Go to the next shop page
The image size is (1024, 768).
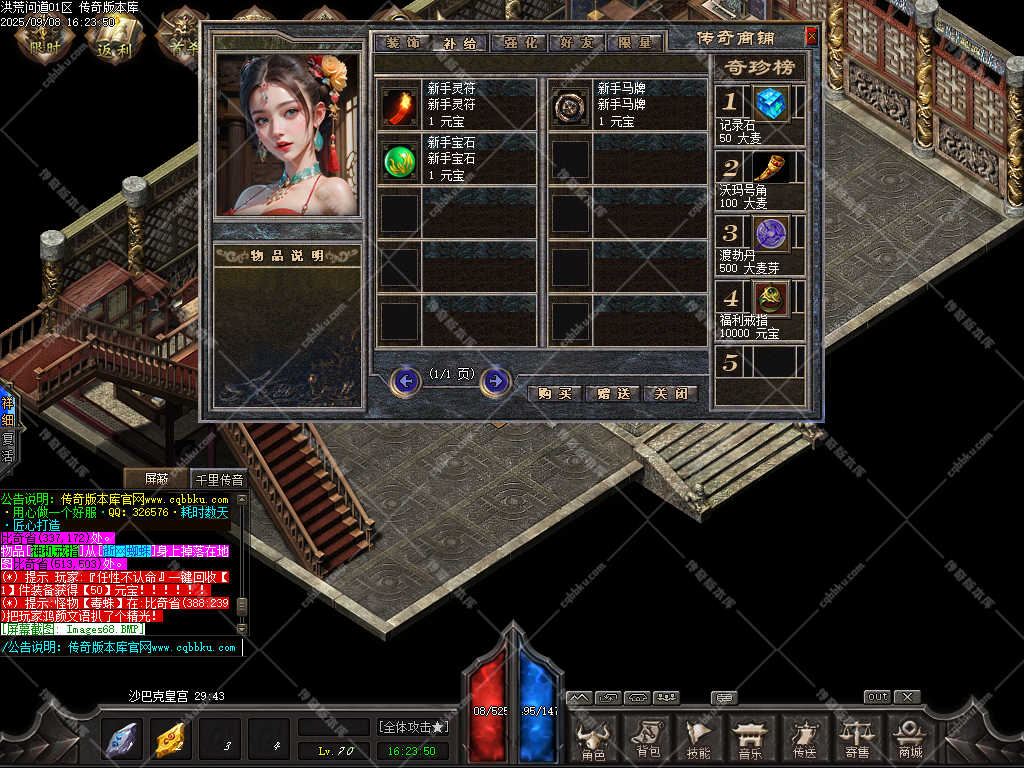pos(495,381)
